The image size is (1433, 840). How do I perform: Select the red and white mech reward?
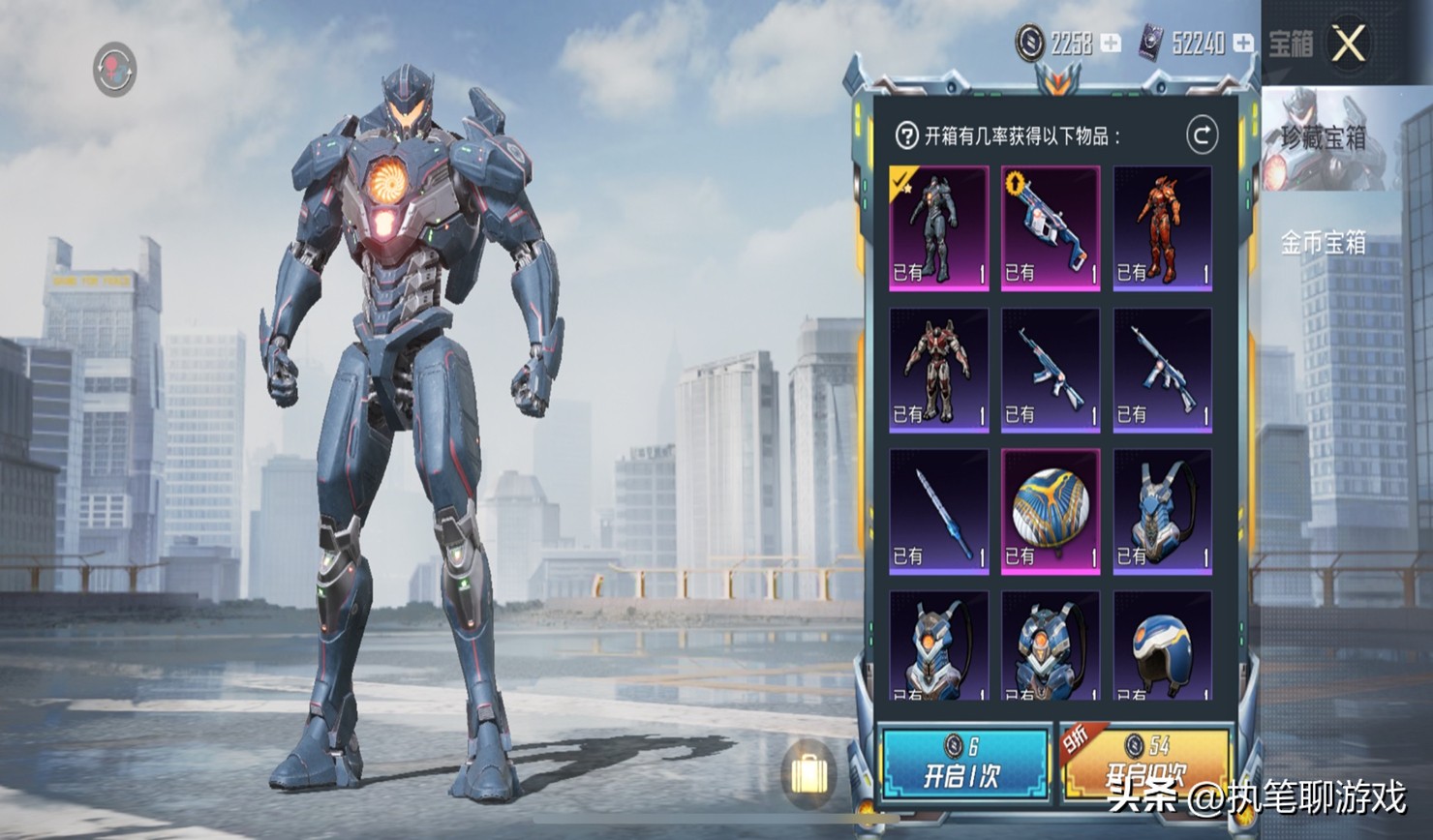tap(938, 370)
